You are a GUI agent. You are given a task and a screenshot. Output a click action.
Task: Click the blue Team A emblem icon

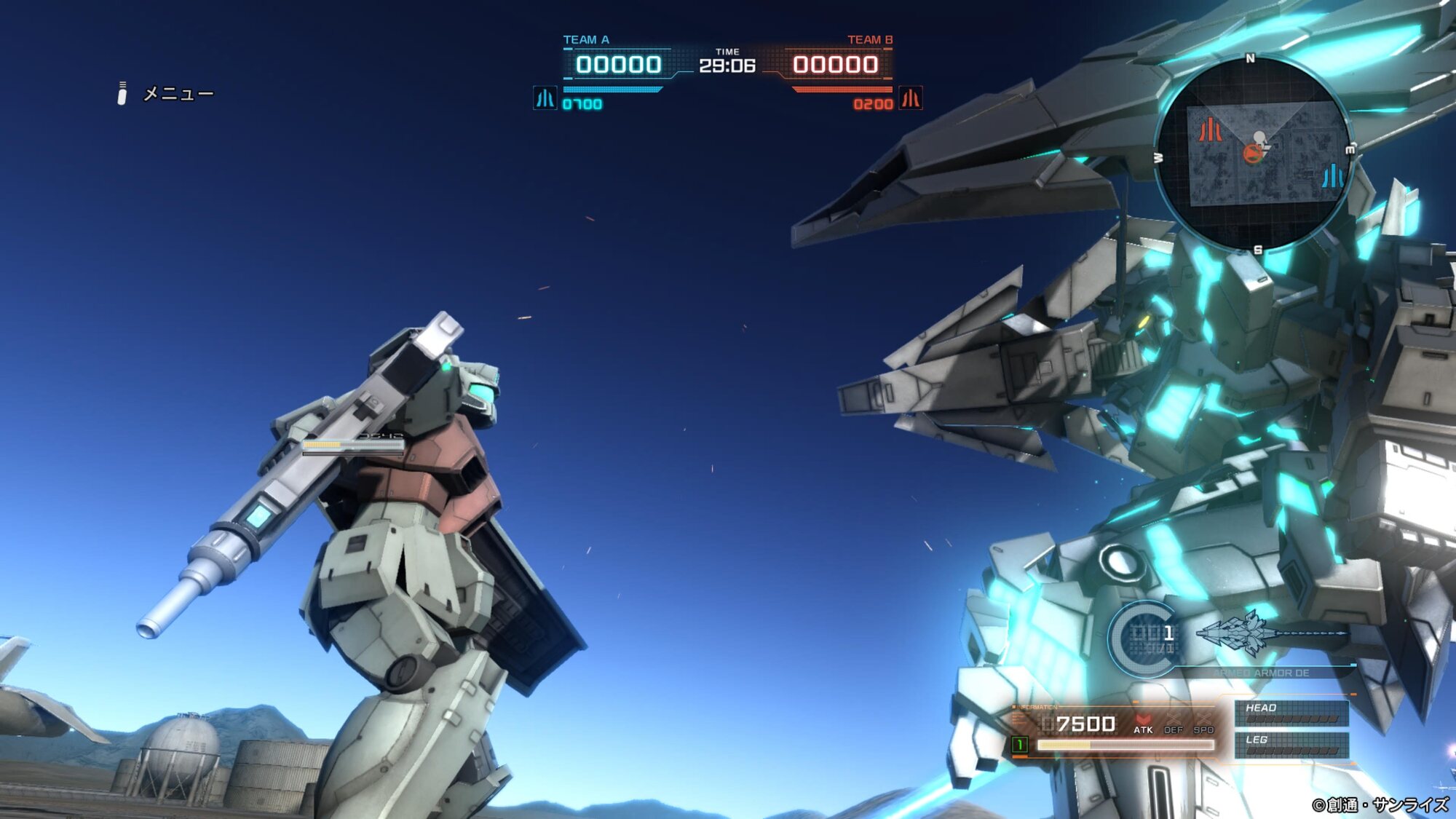545,98
